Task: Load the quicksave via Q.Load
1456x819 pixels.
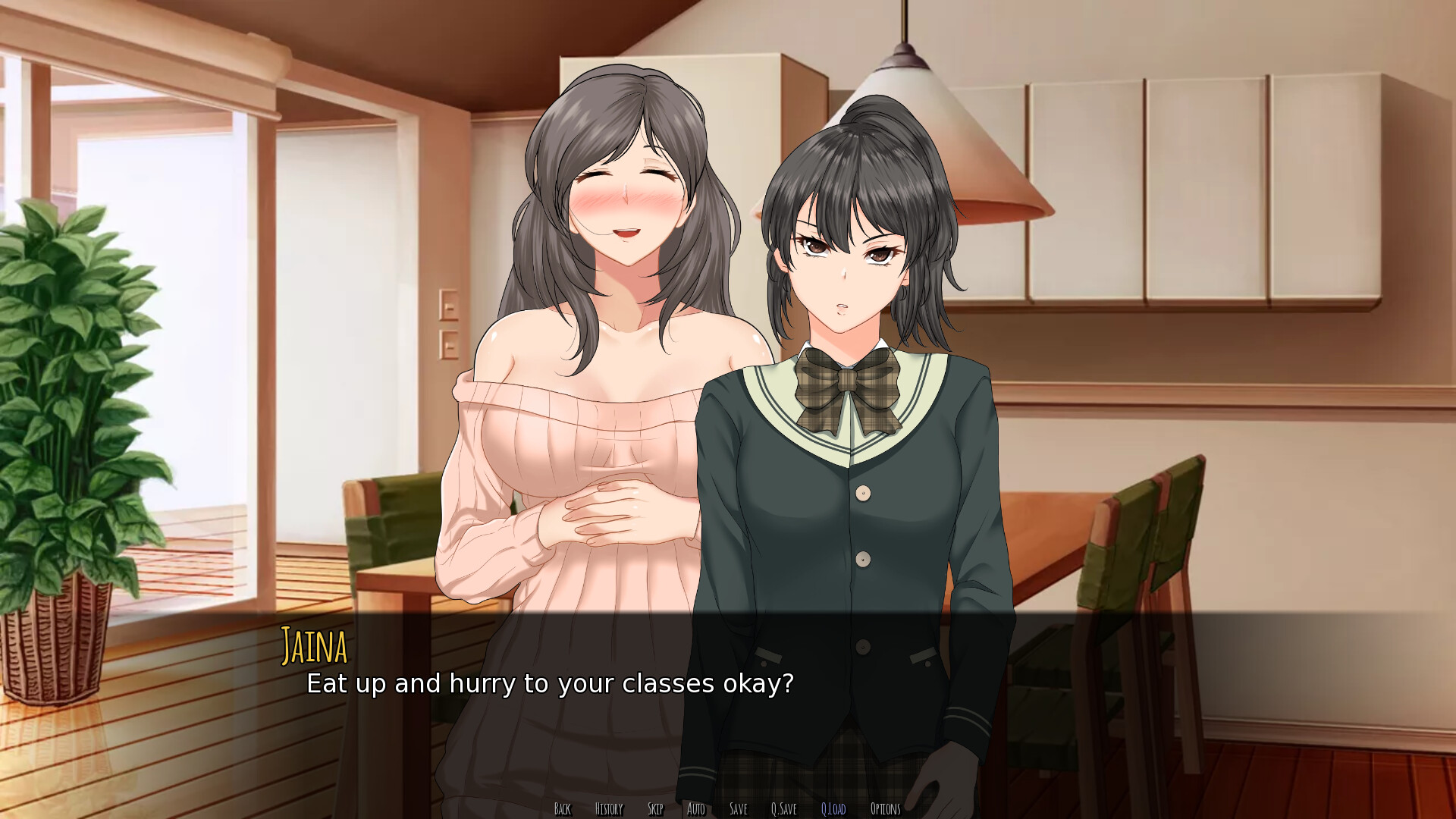Action: (x=833, y=809)
